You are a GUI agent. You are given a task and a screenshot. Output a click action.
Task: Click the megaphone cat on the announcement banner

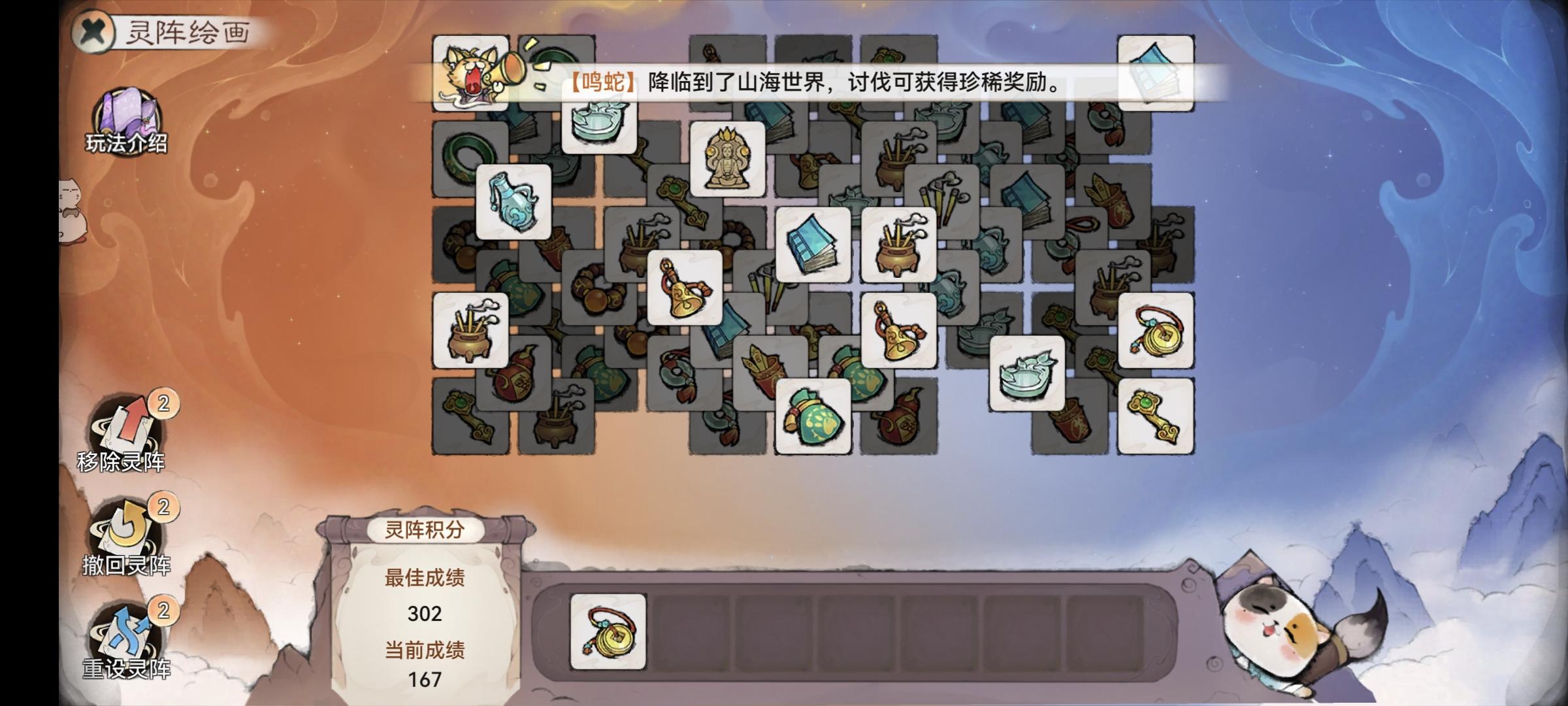point(470,72)
